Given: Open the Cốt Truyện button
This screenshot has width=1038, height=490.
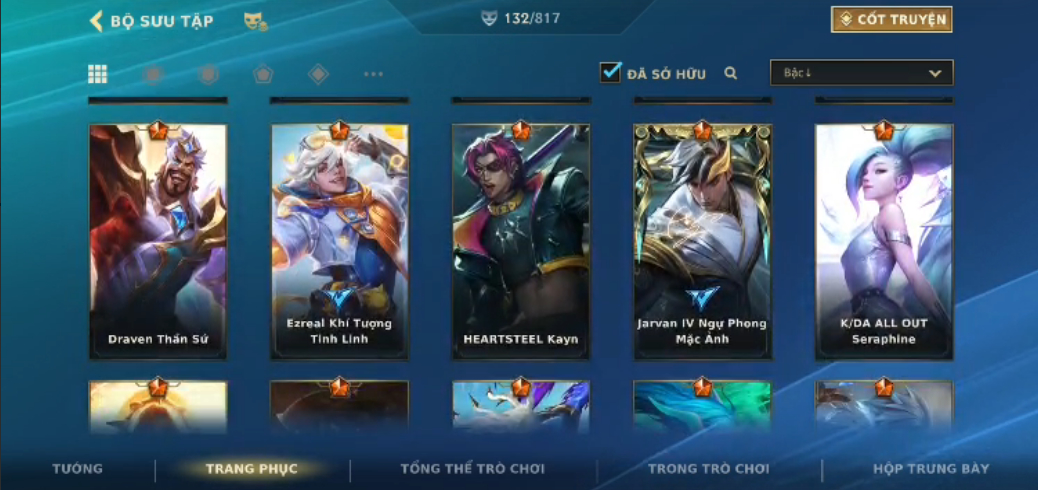Looking at the screenshot, I should [891, 20].
